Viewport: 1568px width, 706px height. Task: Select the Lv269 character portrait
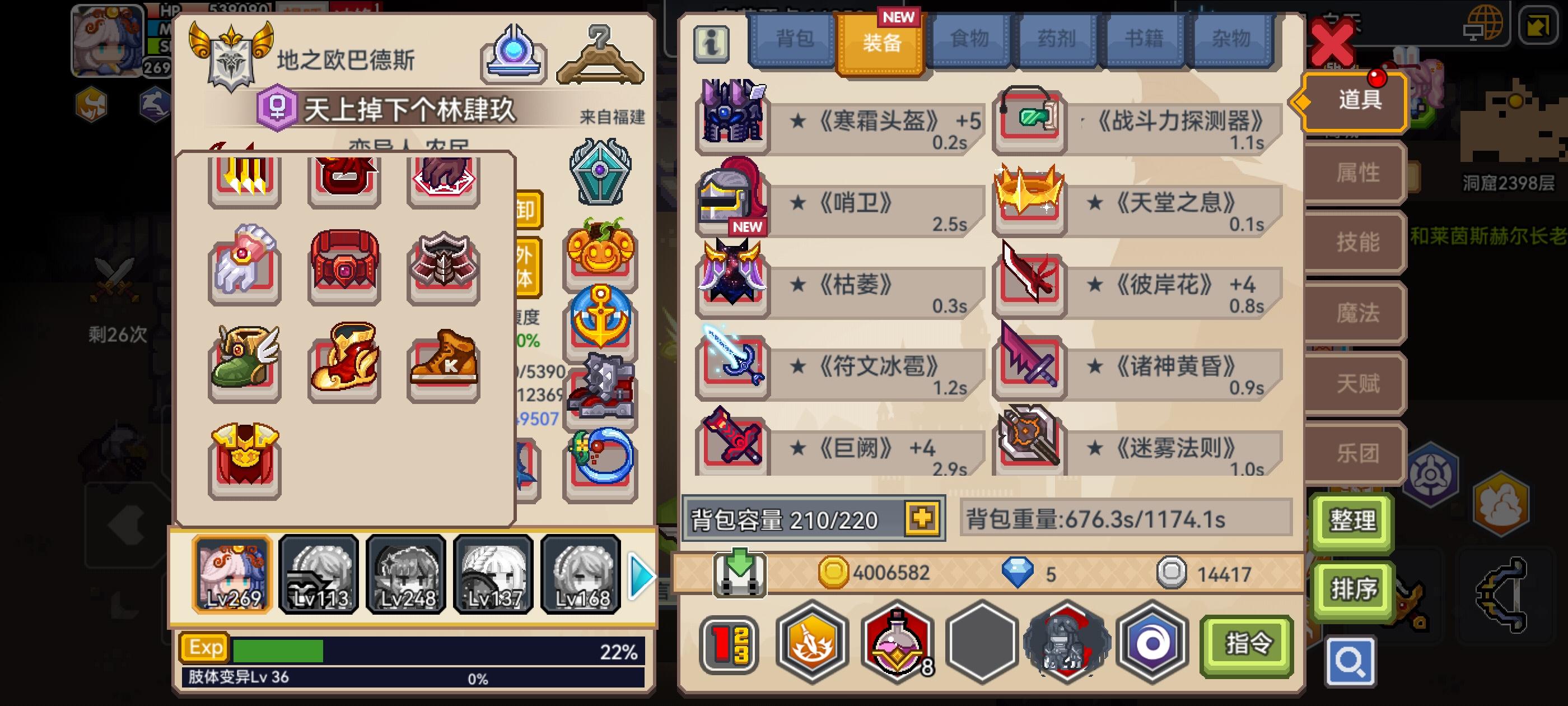click(232, 574)
